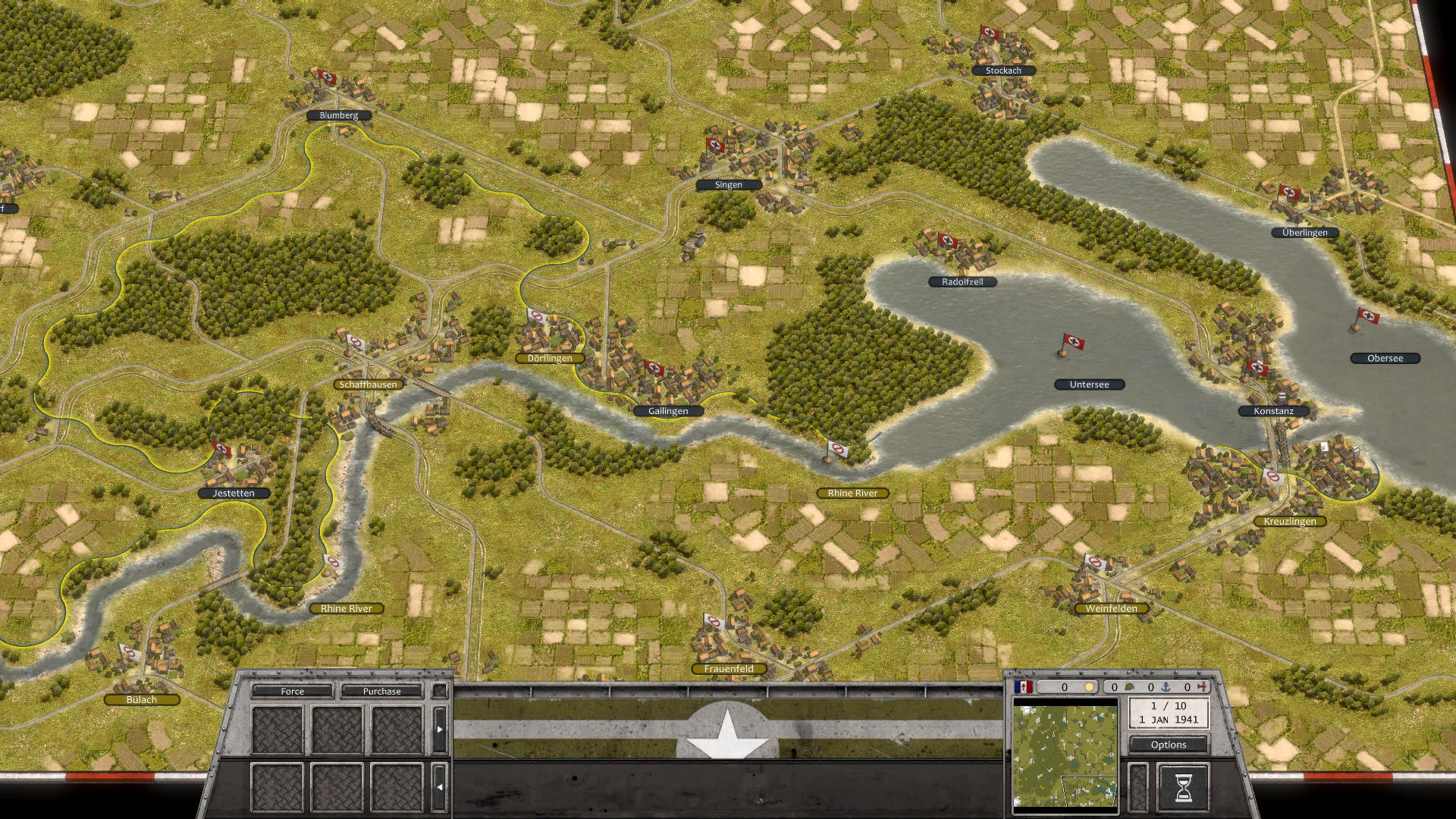Click the Options button
The height and width of the screenshot is (819, 1456).
pyautogui.click(x=1169, y=745)
